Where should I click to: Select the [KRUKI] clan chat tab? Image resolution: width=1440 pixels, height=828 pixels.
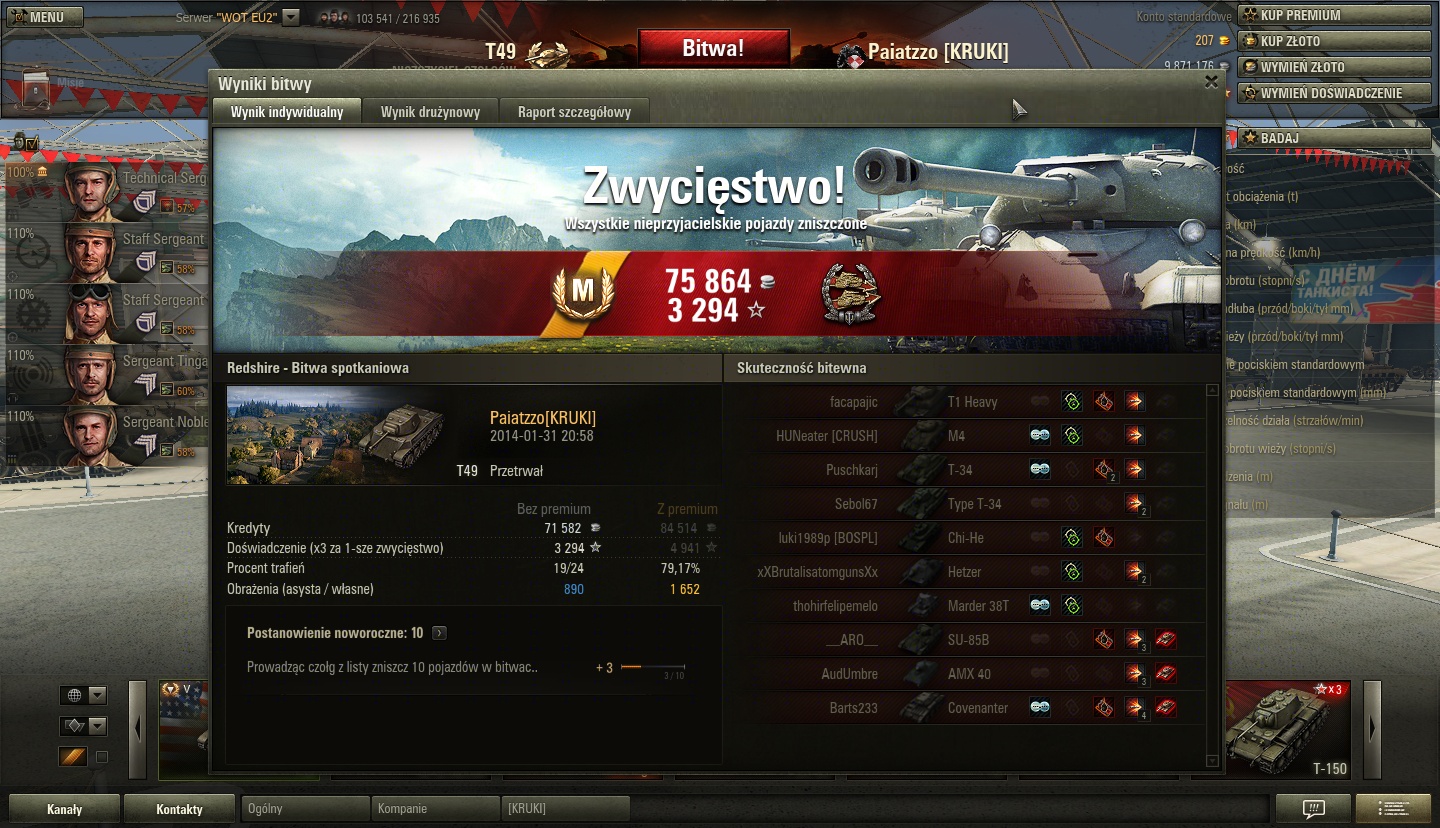tap(565, 809)
